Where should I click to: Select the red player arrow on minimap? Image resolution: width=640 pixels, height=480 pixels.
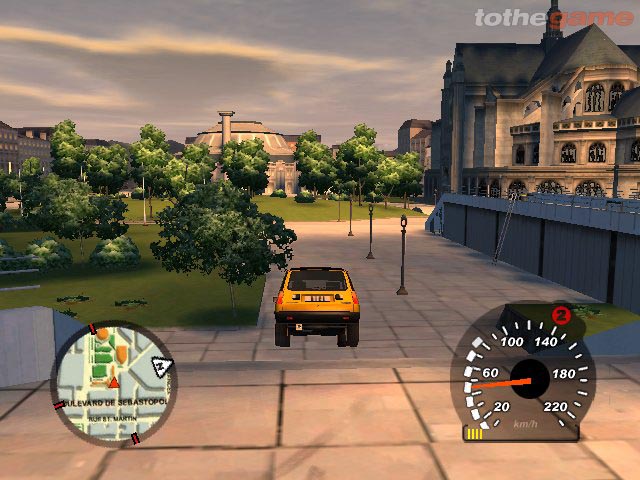pos(114,382)
